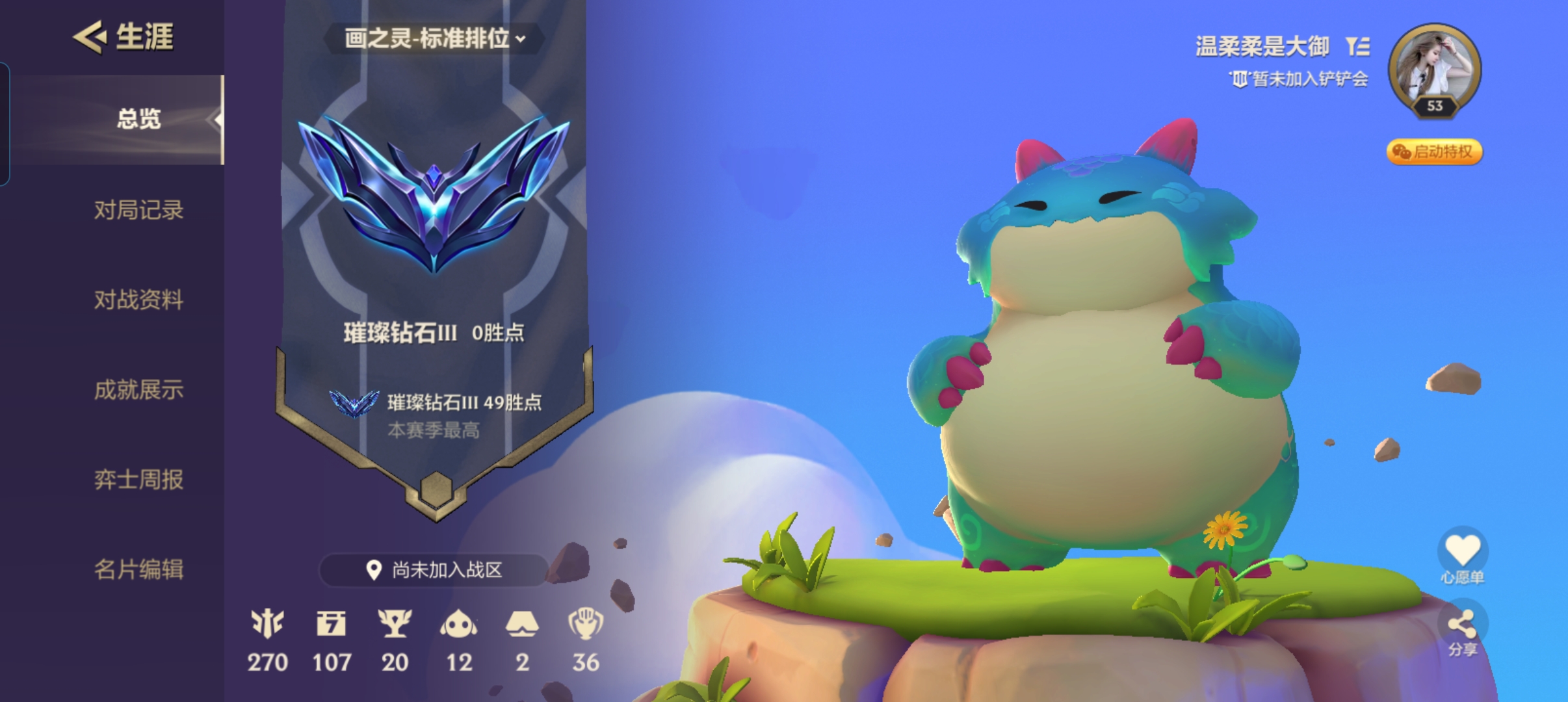Expand the 画之灵-标准排位 mode dropdown
This screenshot has height=702, width=1568.
pos(434,39)
